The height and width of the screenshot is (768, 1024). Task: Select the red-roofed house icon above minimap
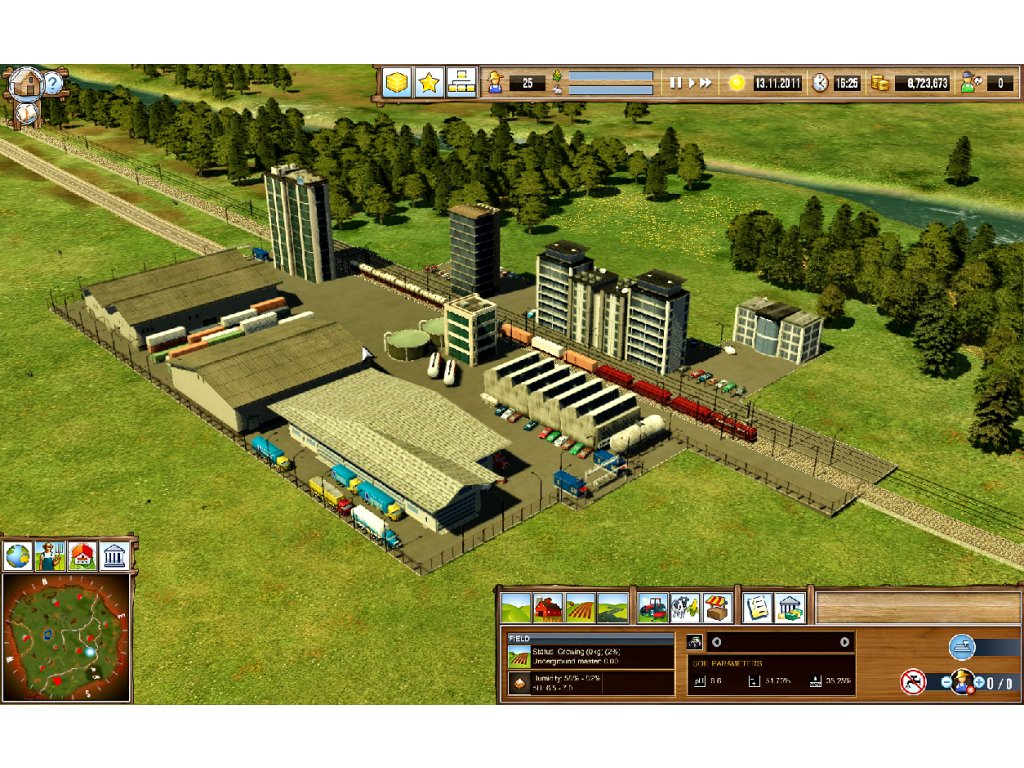pyautogui.click(x=82, y=556)
